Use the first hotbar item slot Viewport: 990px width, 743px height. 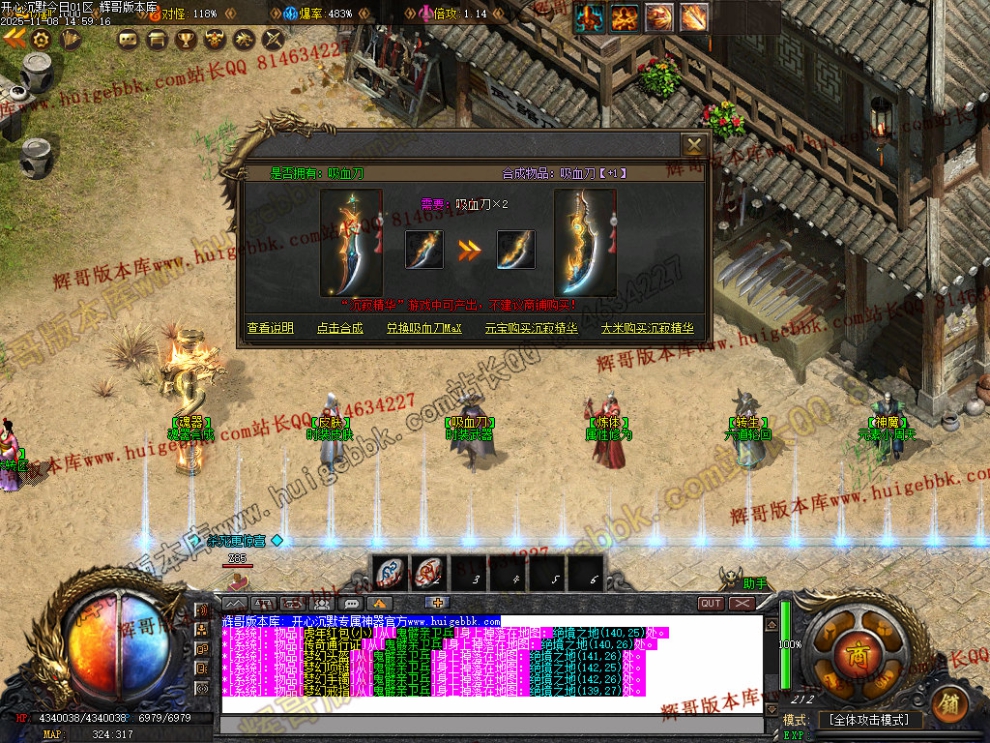pyautogui.click(x=390, y=573)
